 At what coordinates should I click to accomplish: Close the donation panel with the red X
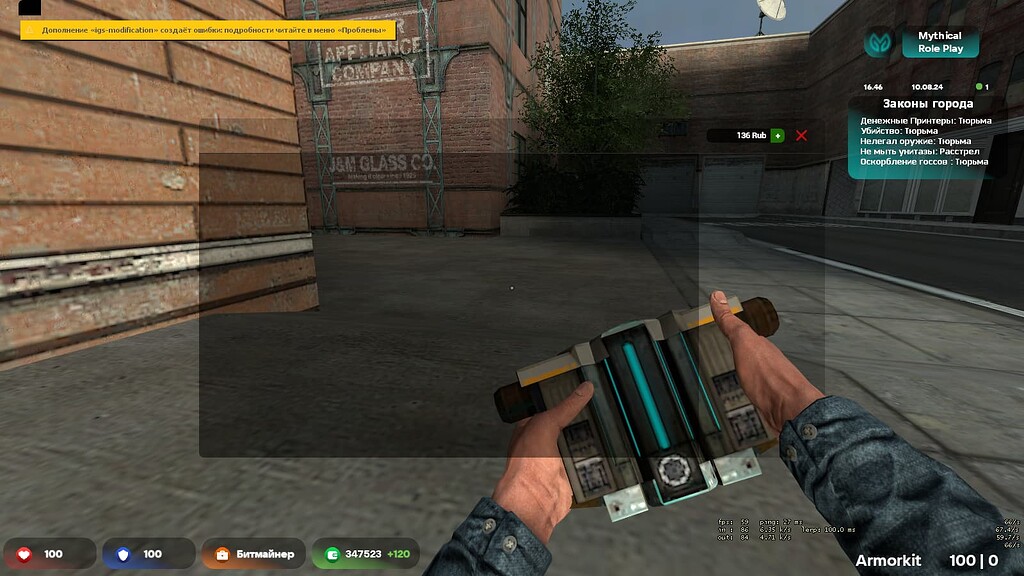[801, 135]
